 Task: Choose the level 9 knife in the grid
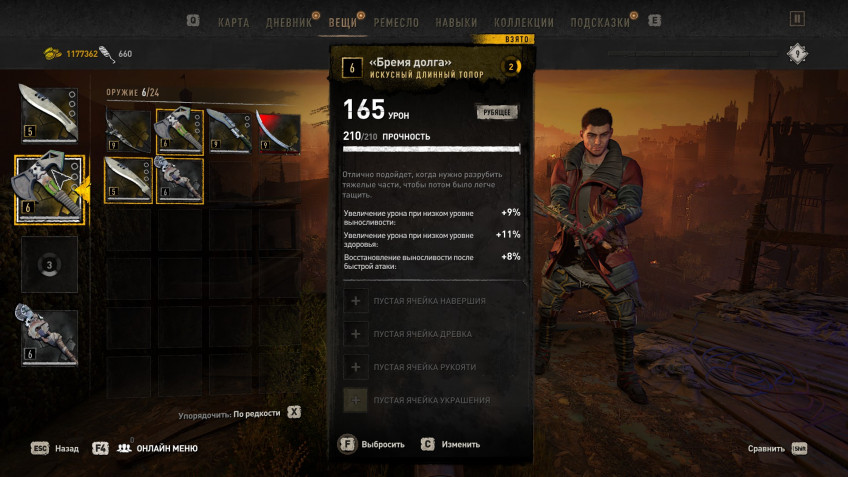[229, 132]
